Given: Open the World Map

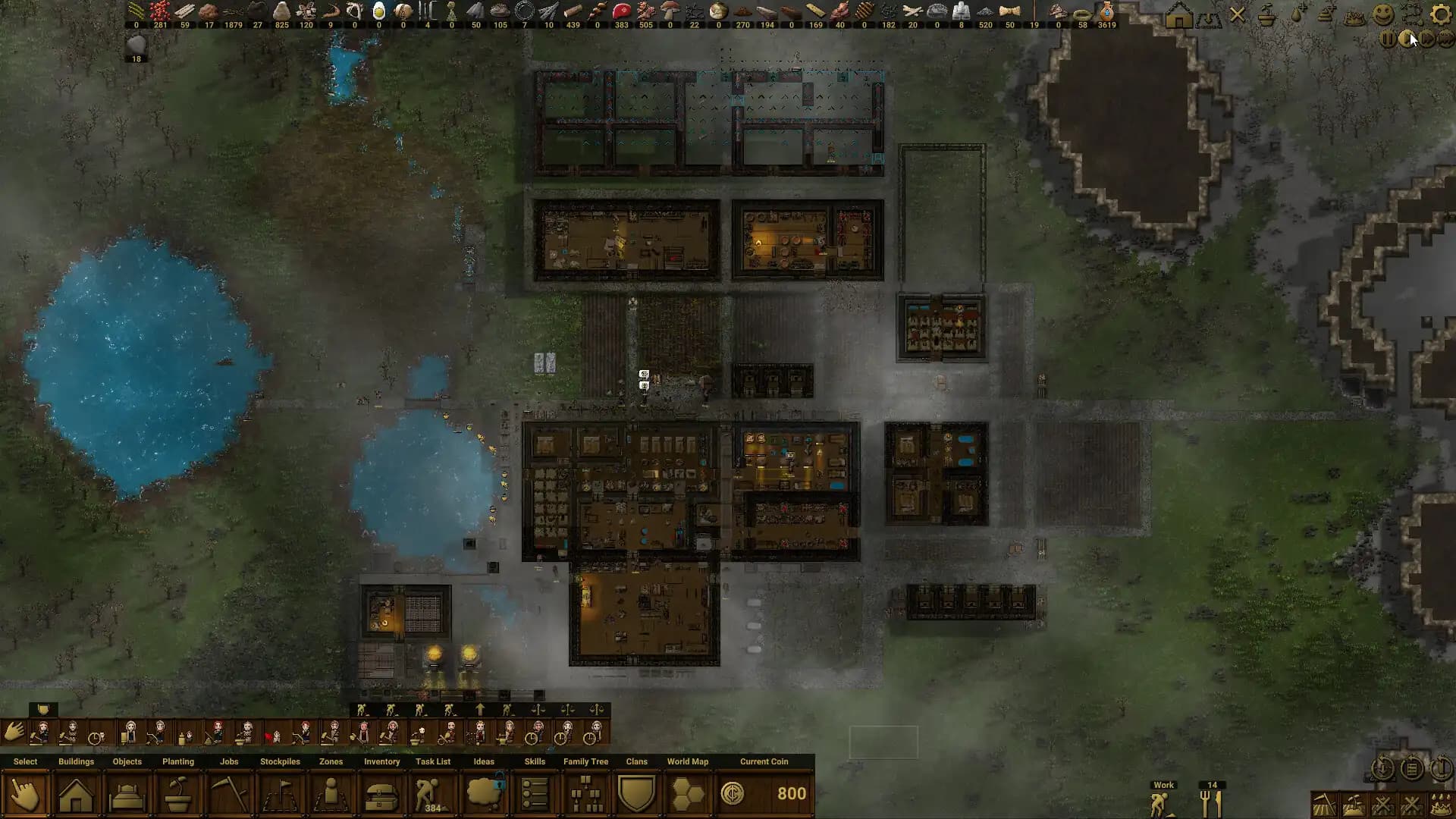Looking at the screenshot, I should pos(688,794).
